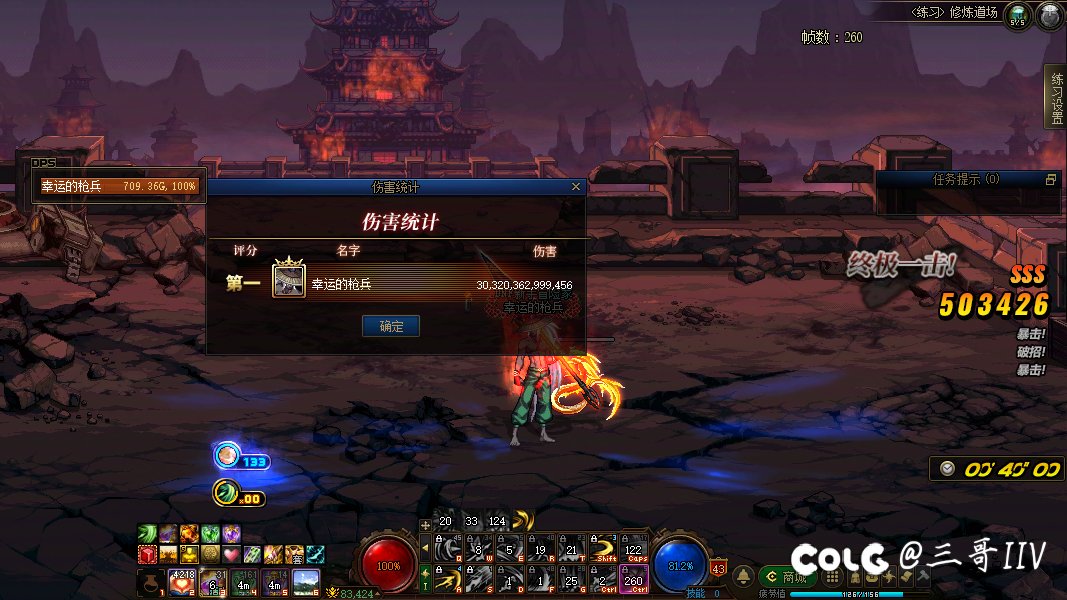
Task: Open the 练习设置 side tab
Action: coord(1056,98)
